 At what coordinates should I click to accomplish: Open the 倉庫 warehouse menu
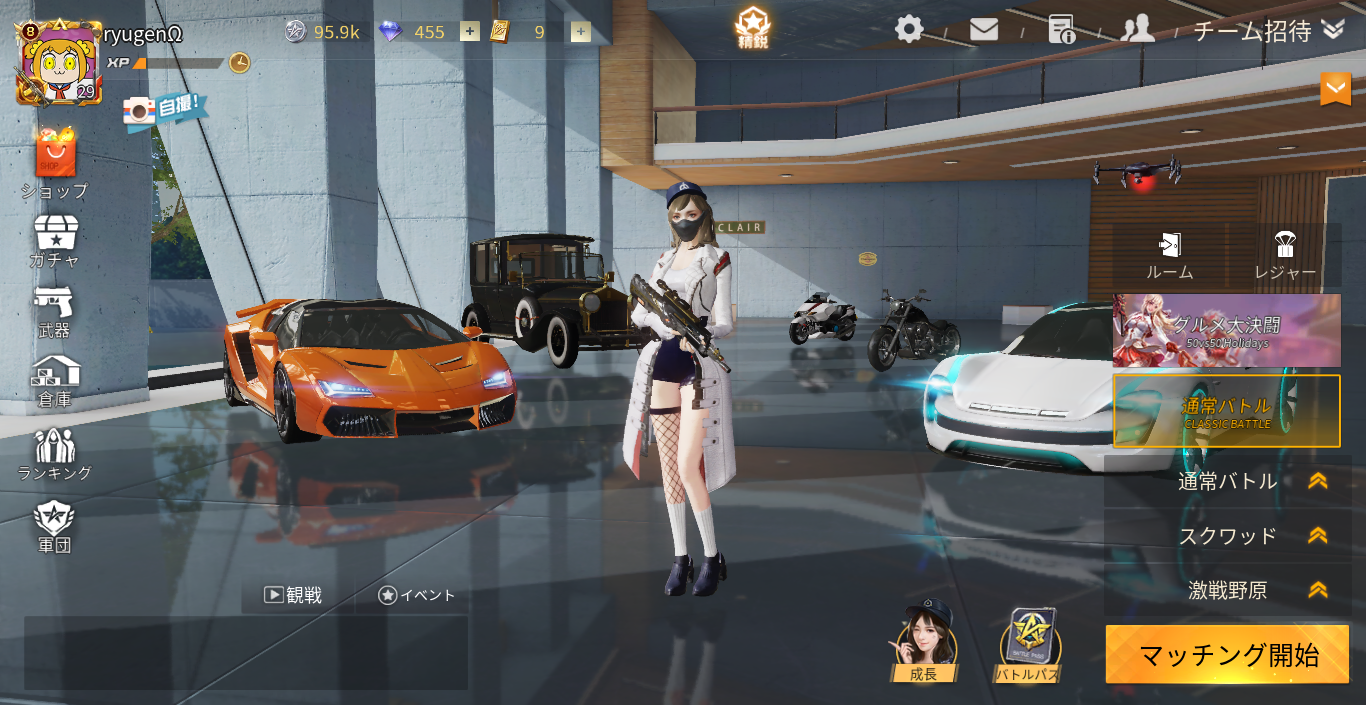coord(55,381)
